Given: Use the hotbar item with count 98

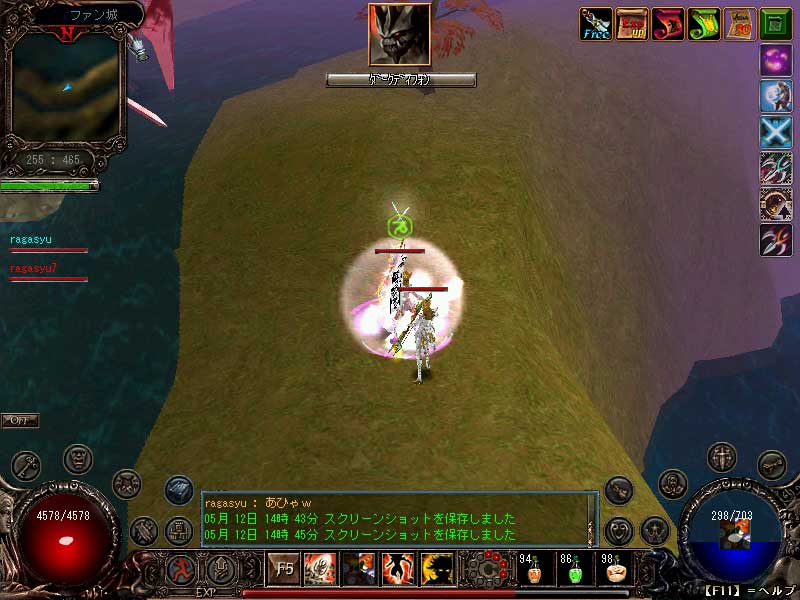Looking at the screenshot, I should coord(616,570).
